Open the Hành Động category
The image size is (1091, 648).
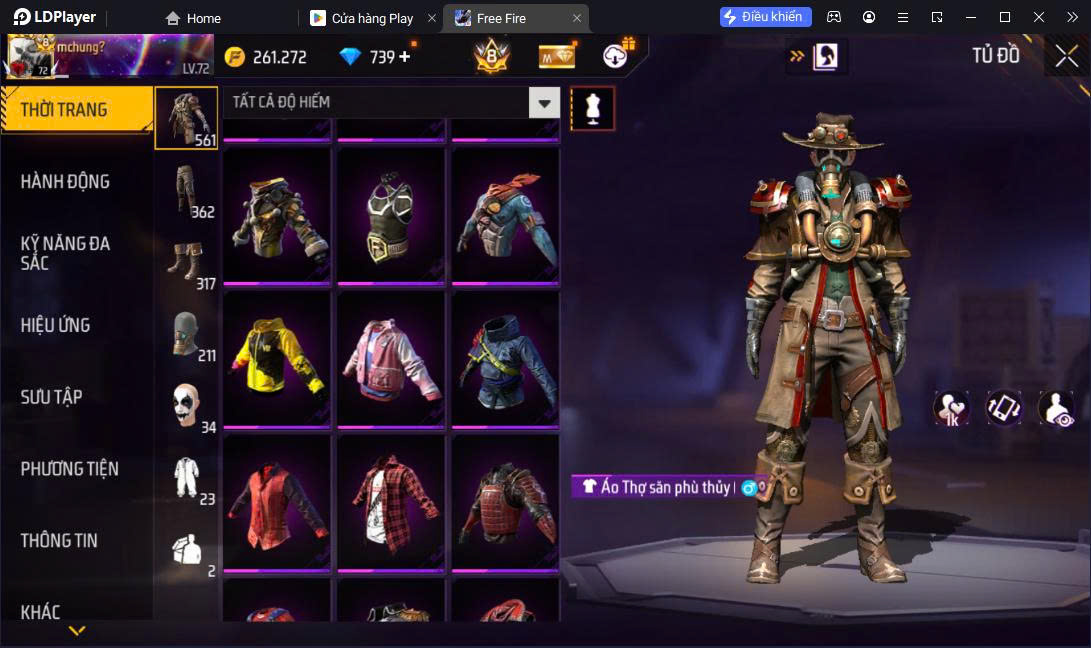tap(66, 181)
